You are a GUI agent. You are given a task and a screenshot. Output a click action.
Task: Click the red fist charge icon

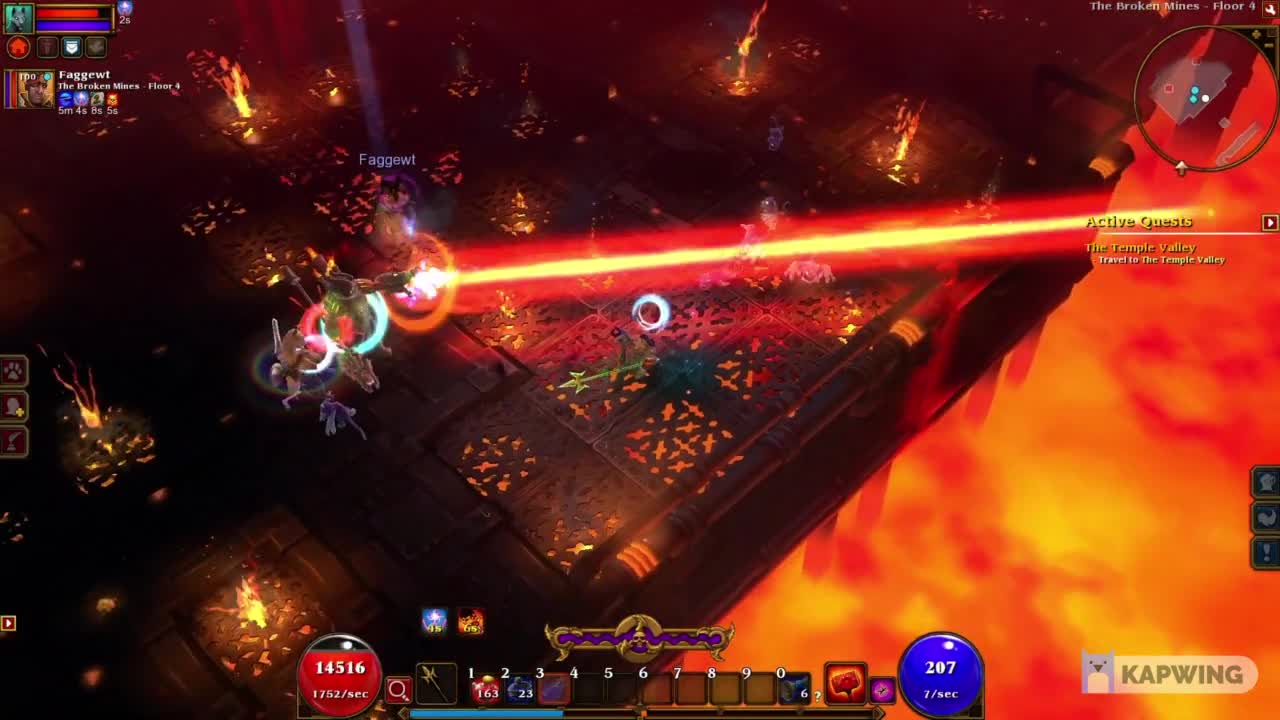[846, 684]
